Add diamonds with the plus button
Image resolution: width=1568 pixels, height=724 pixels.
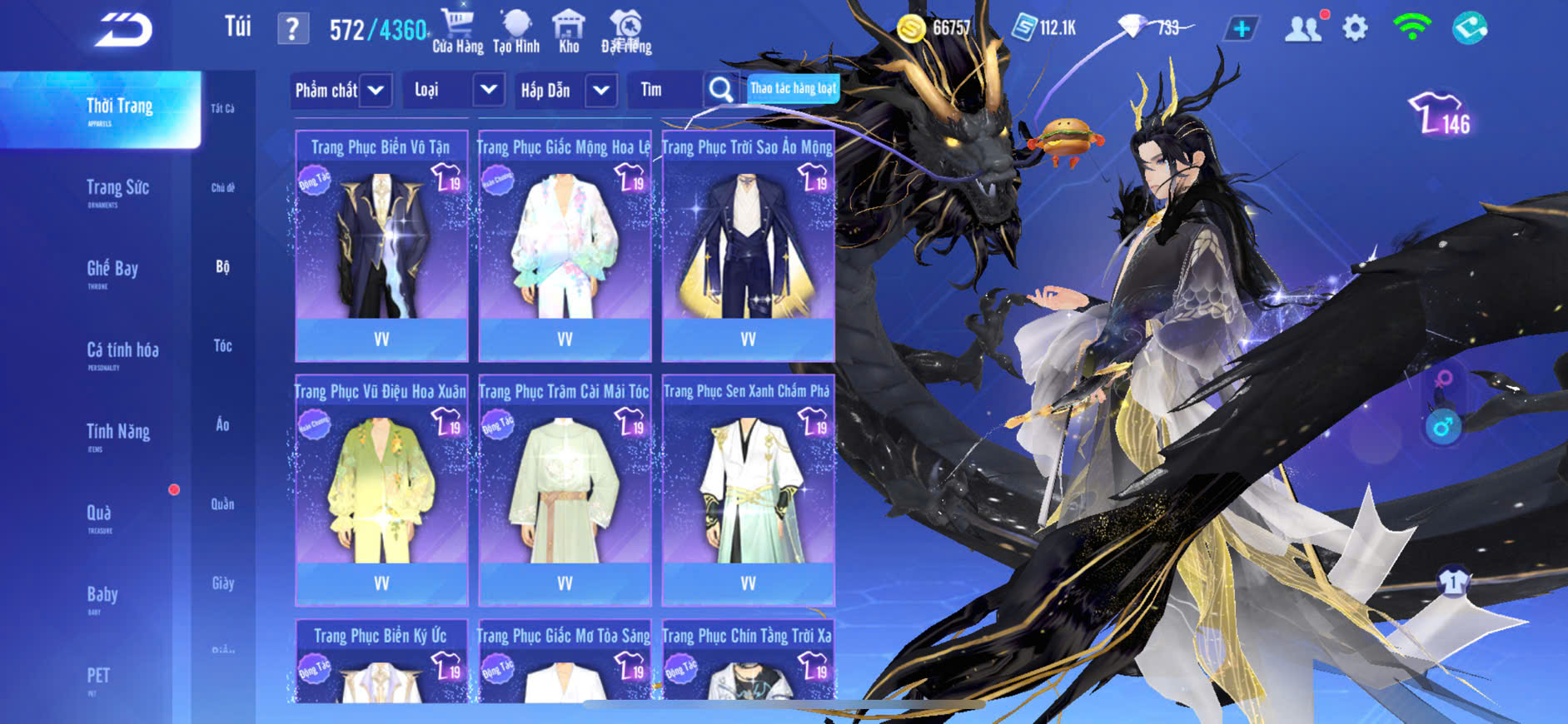1241,29
